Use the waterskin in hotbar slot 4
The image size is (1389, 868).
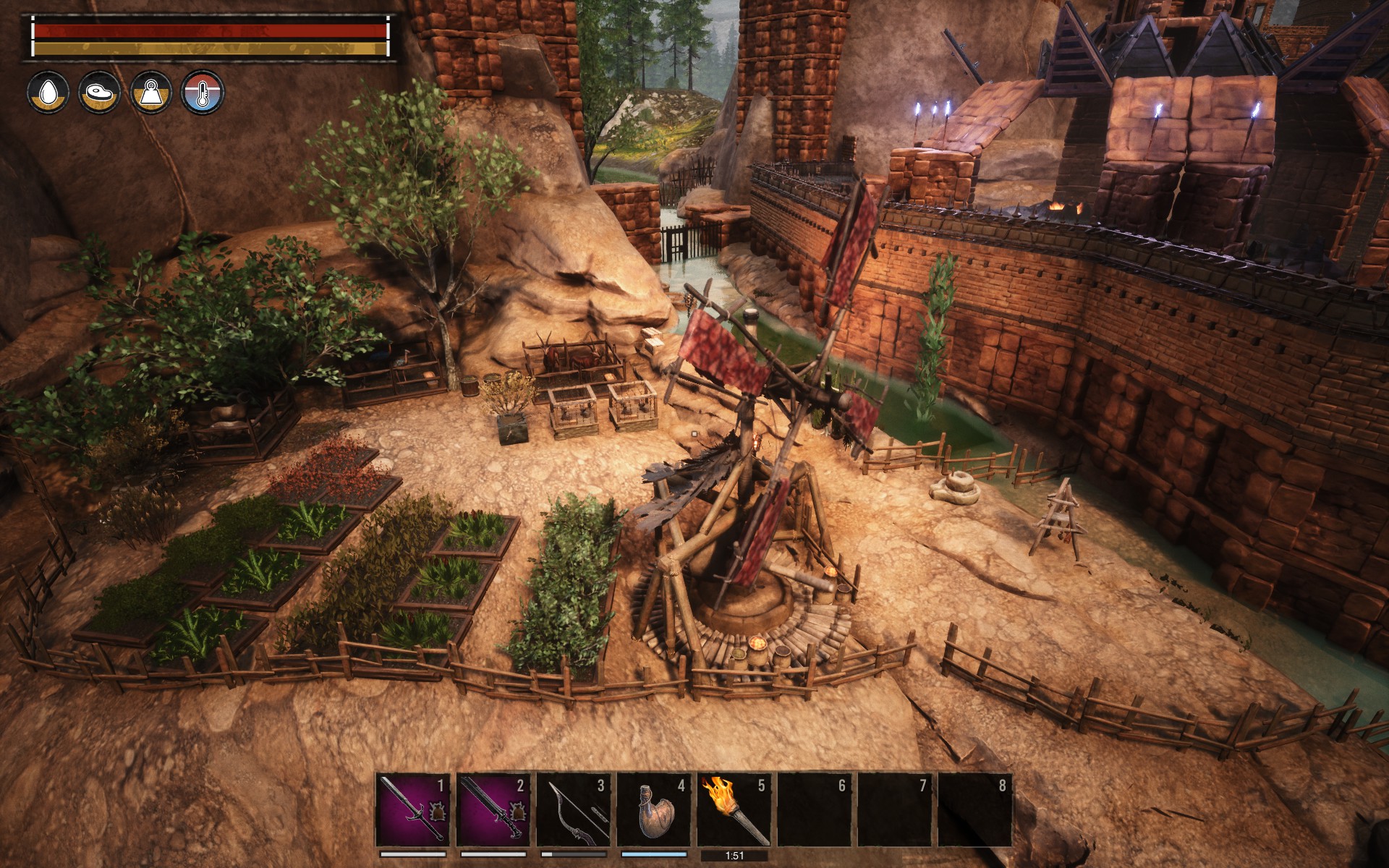[654, 809]
